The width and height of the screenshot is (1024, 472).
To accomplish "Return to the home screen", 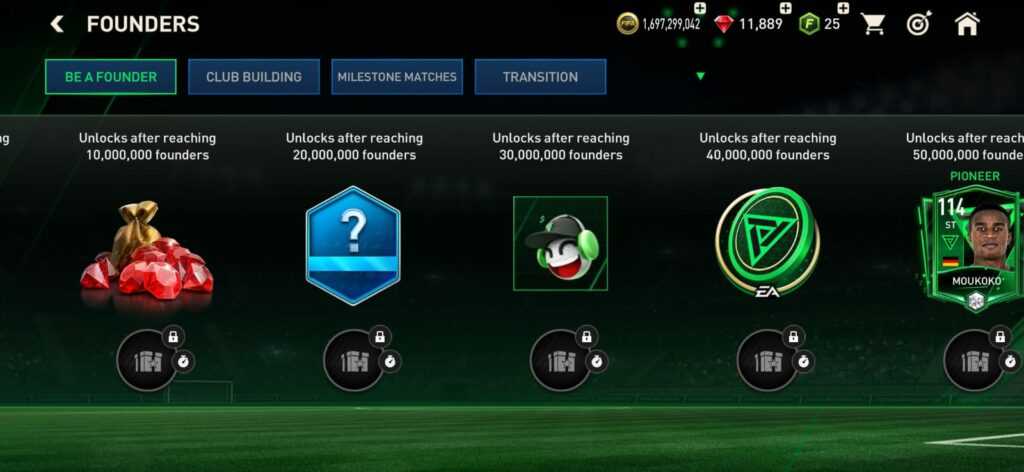I will [x=967, y=24].
